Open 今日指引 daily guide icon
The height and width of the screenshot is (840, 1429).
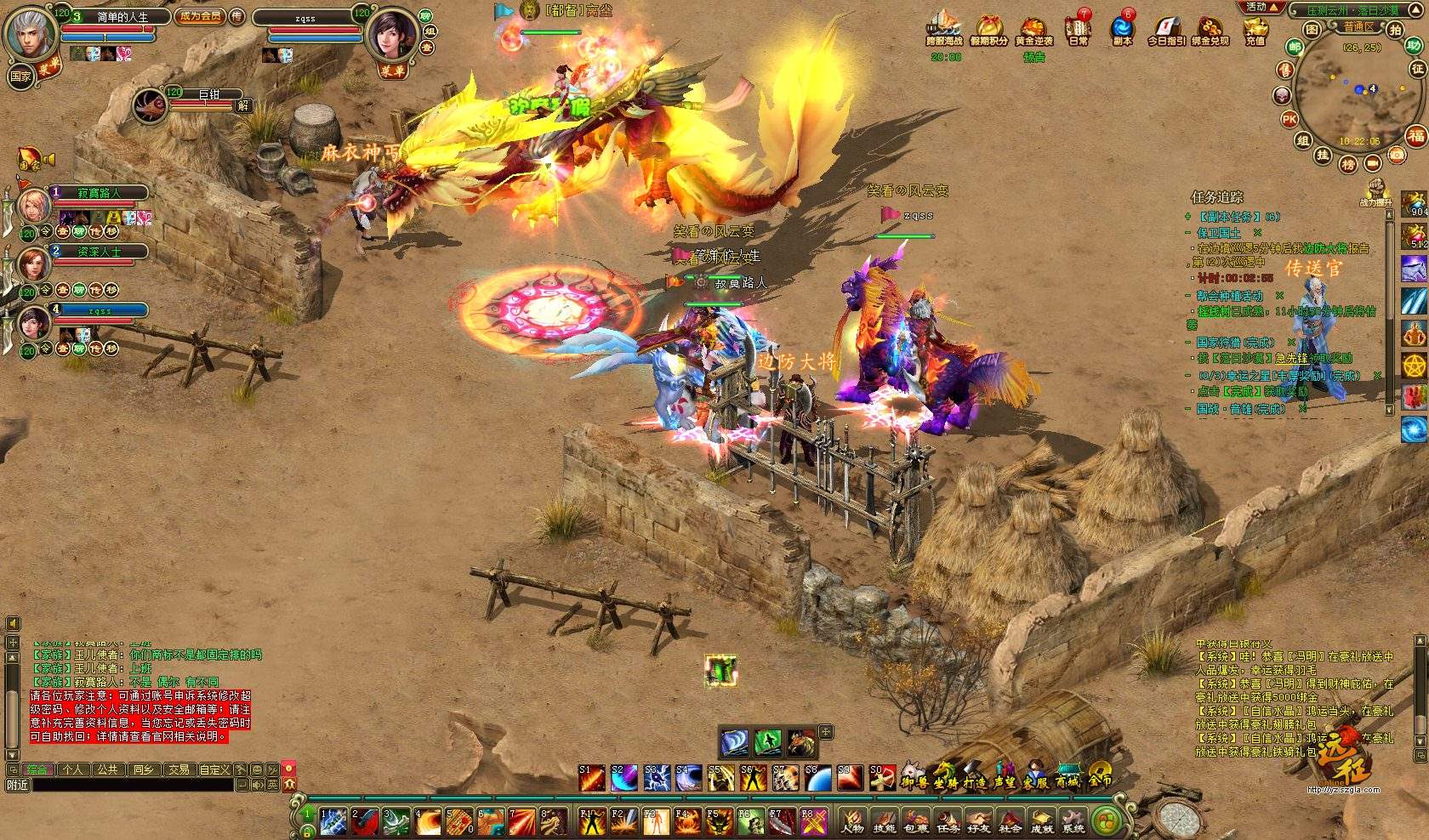click(x=1167, y=30)
